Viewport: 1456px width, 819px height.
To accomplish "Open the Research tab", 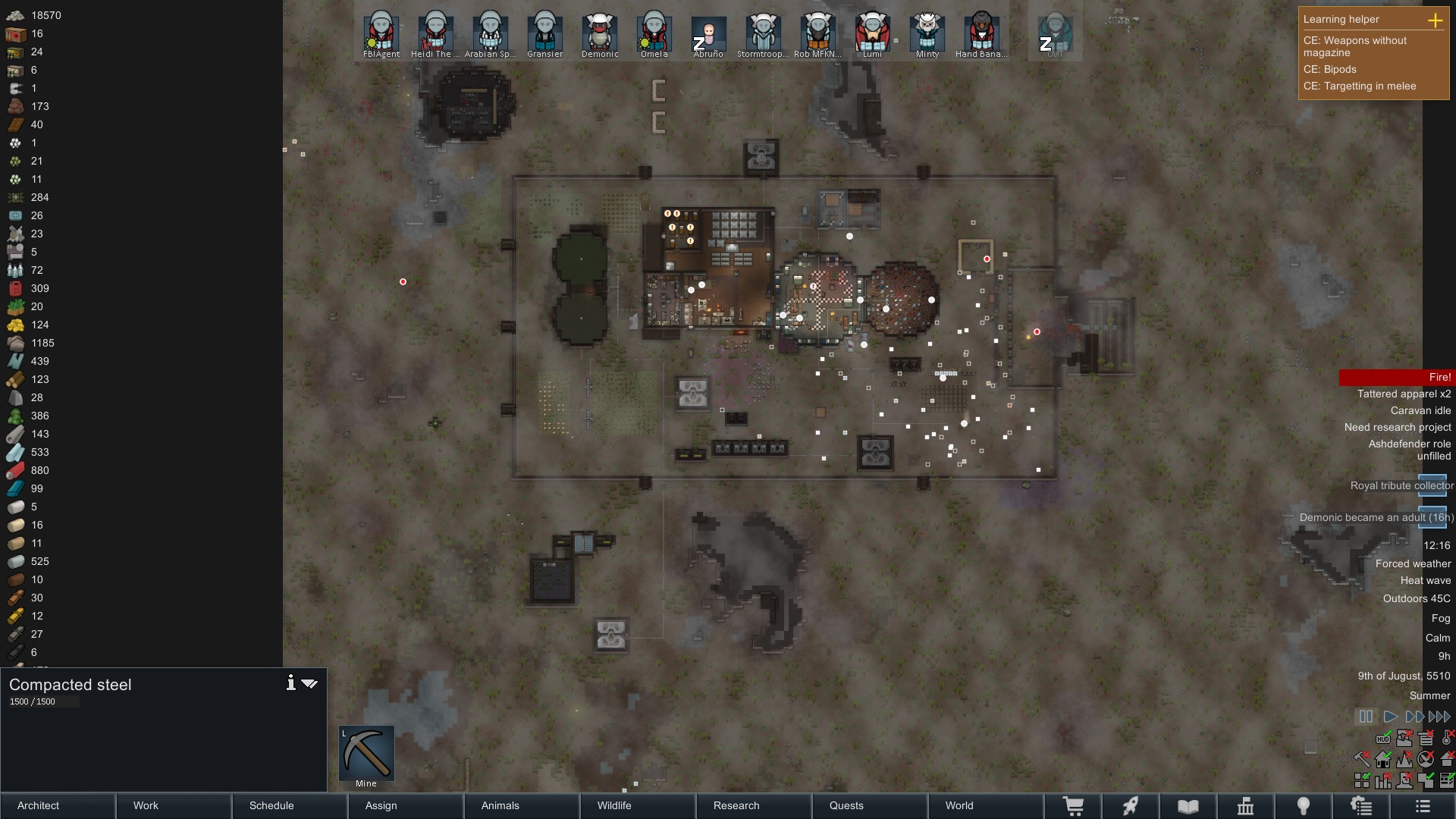I will tap(754, 805).
